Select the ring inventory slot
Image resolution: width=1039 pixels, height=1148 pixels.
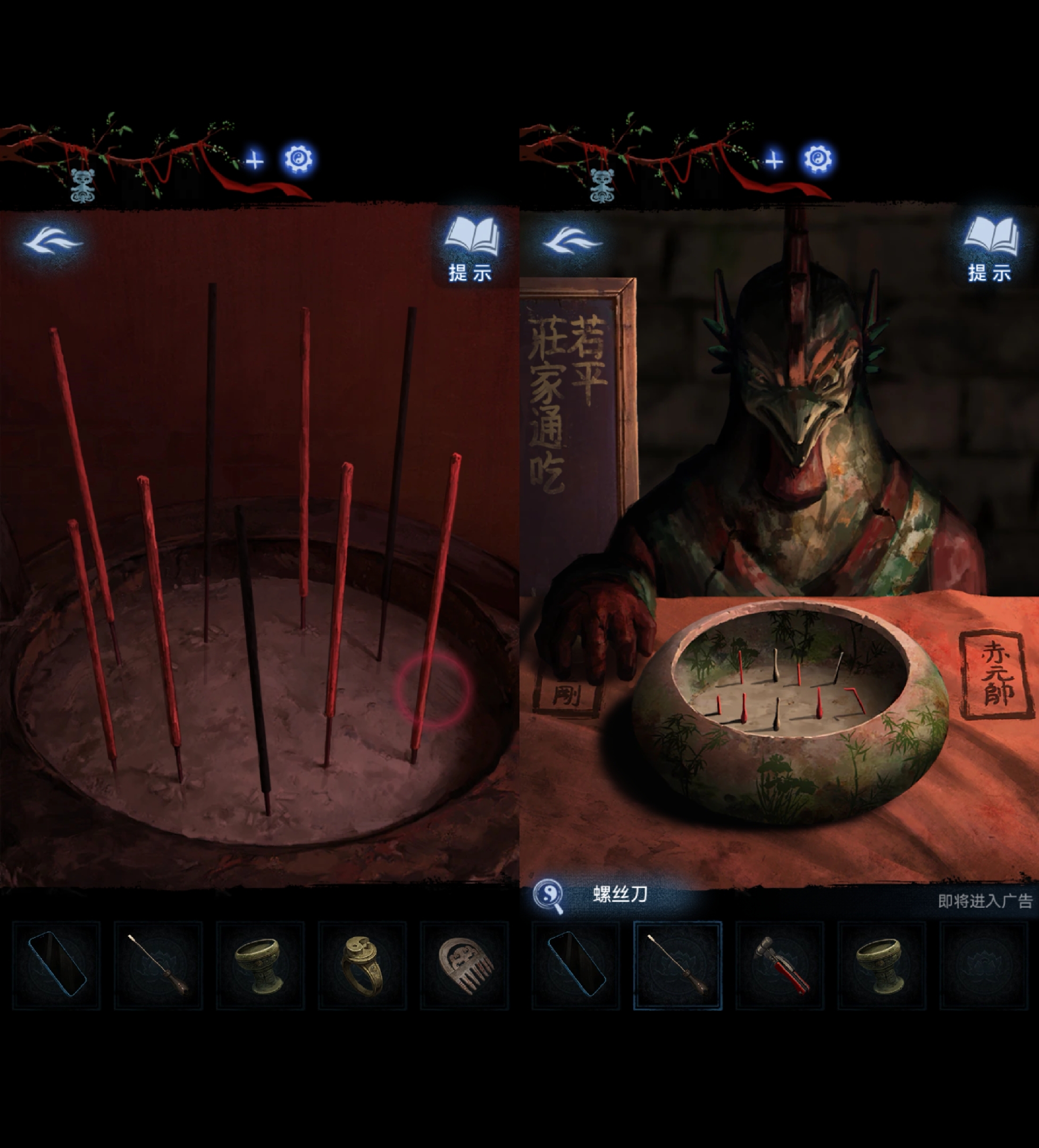362,965
